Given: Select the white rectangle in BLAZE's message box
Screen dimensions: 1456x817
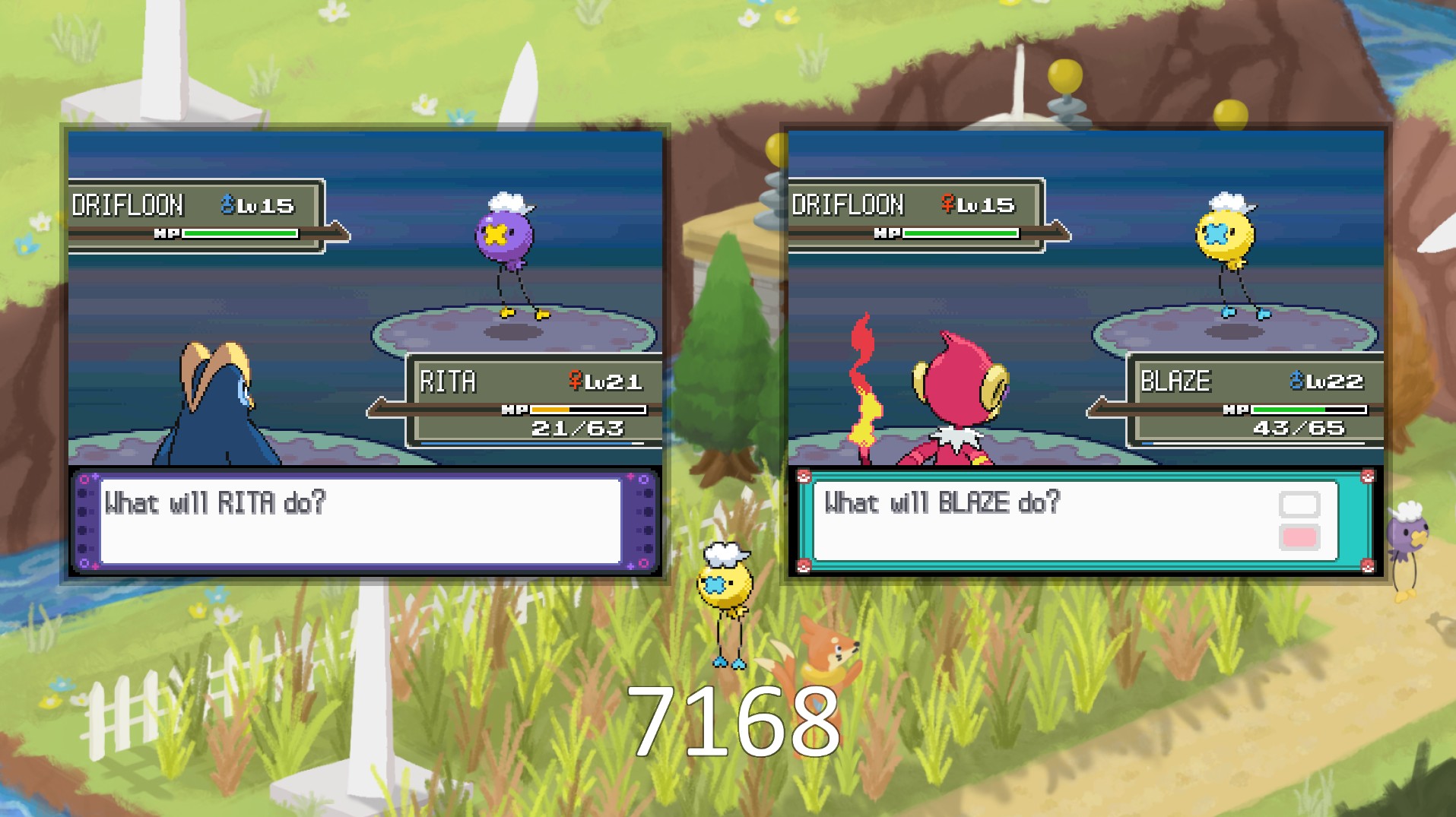Looking at the screenshot, I should (1299, 505).
